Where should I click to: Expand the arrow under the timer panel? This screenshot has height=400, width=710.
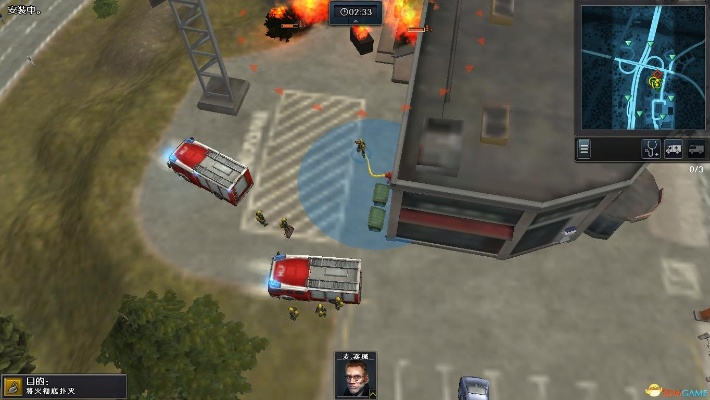[x=356, y=22]
